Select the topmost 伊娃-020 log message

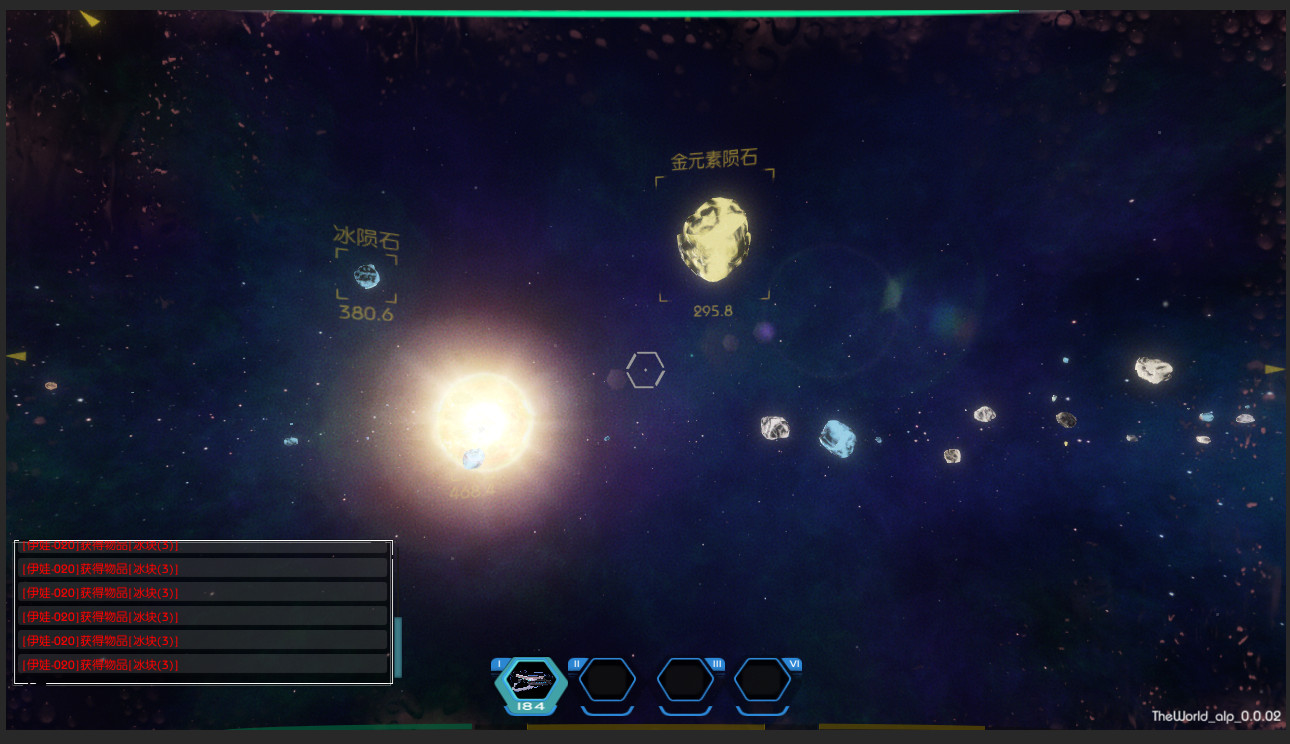coord(100,548)
